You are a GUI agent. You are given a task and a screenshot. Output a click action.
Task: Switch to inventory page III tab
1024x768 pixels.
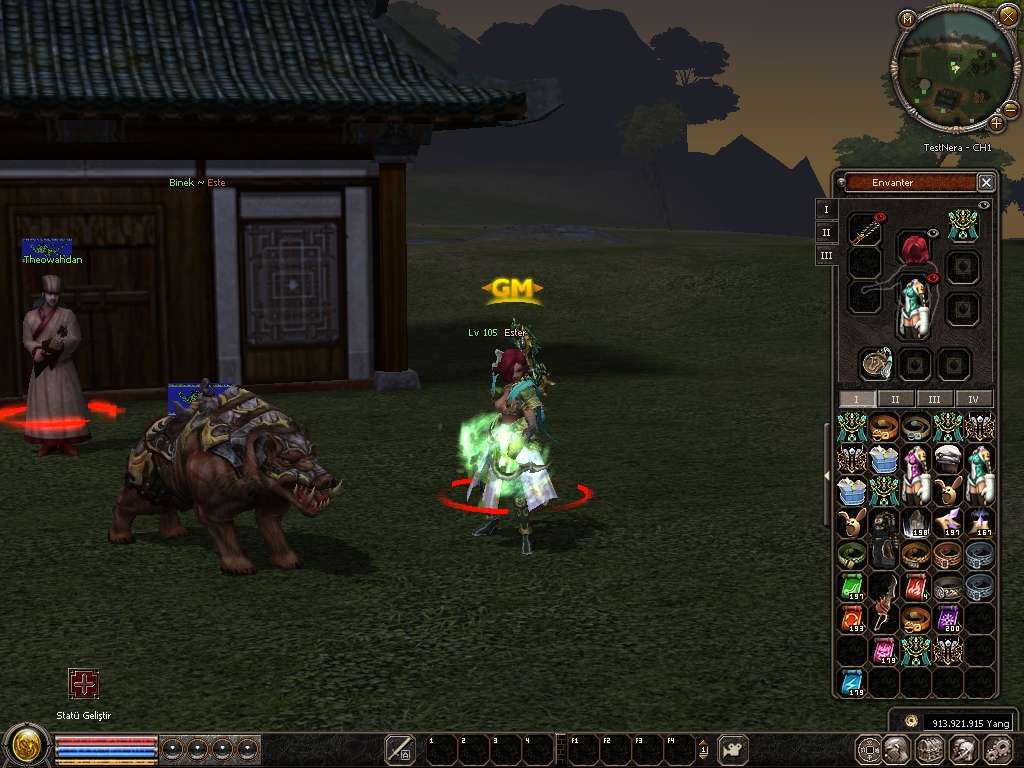pos(934,399)
